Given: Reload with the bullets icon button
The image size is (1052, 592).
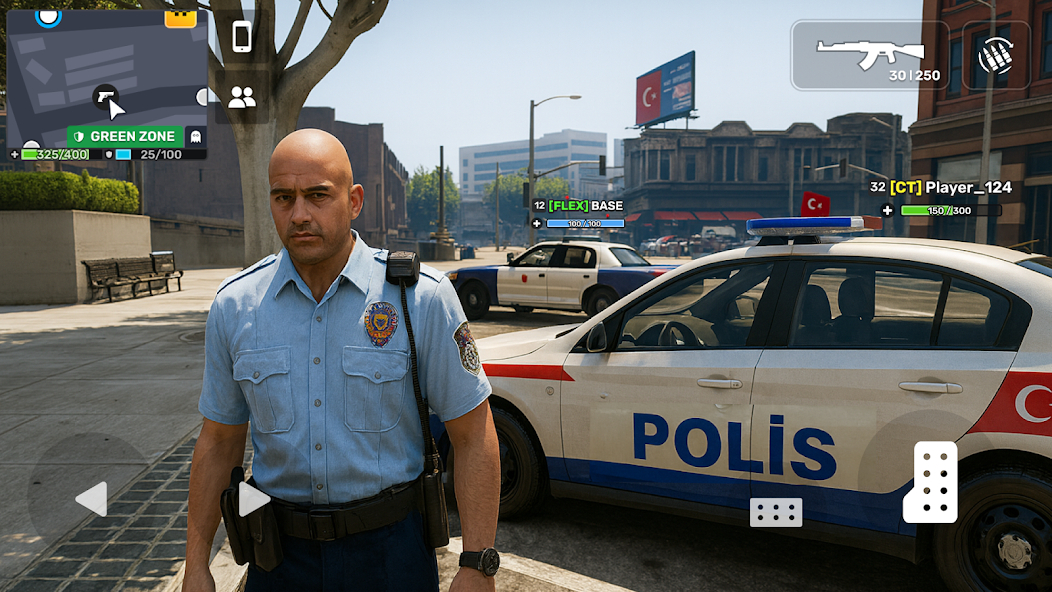Looking at the screenshot, I should pos(996,56).
